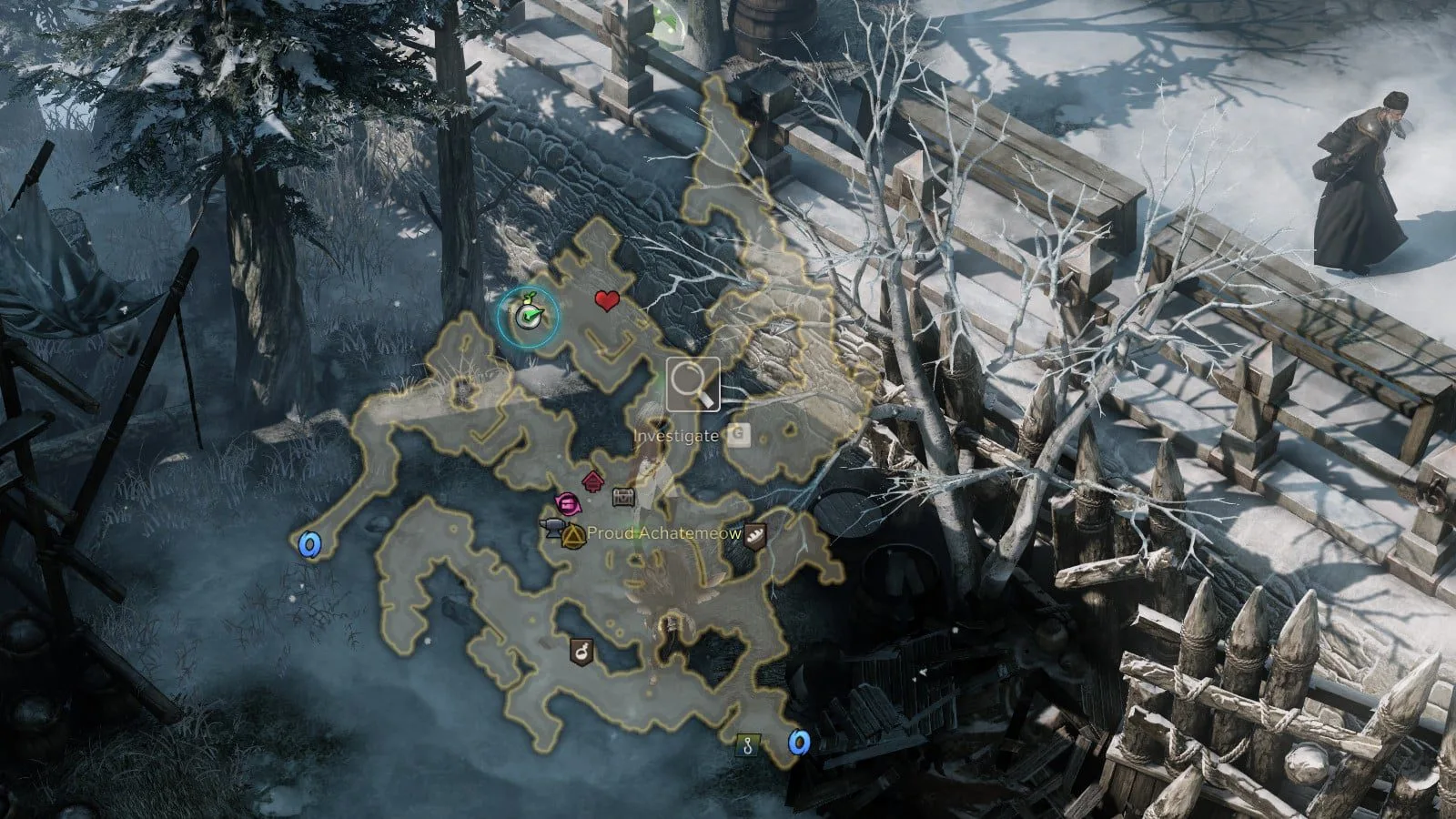Select the red house marker on the map
Screen dimensions: 1456x819
tap(592, 480)
